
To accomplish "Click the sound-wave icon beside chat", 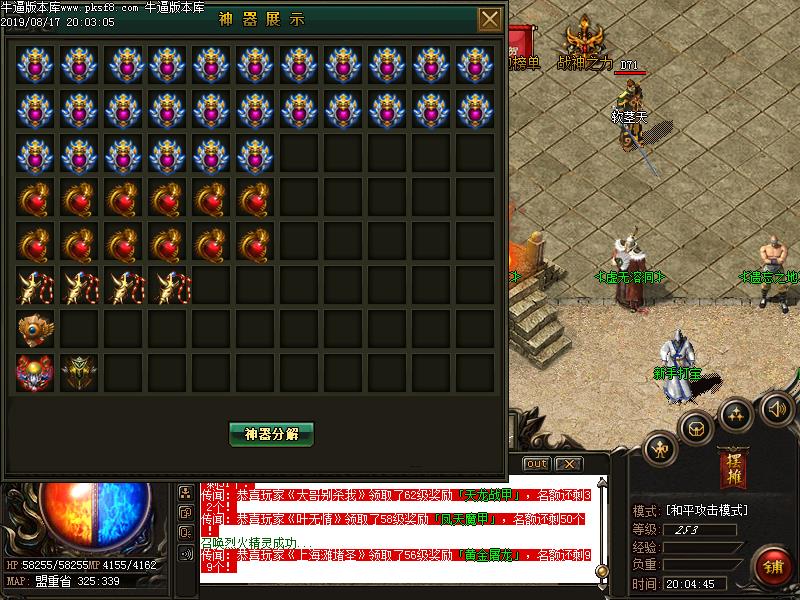I will tap(186, 553).
